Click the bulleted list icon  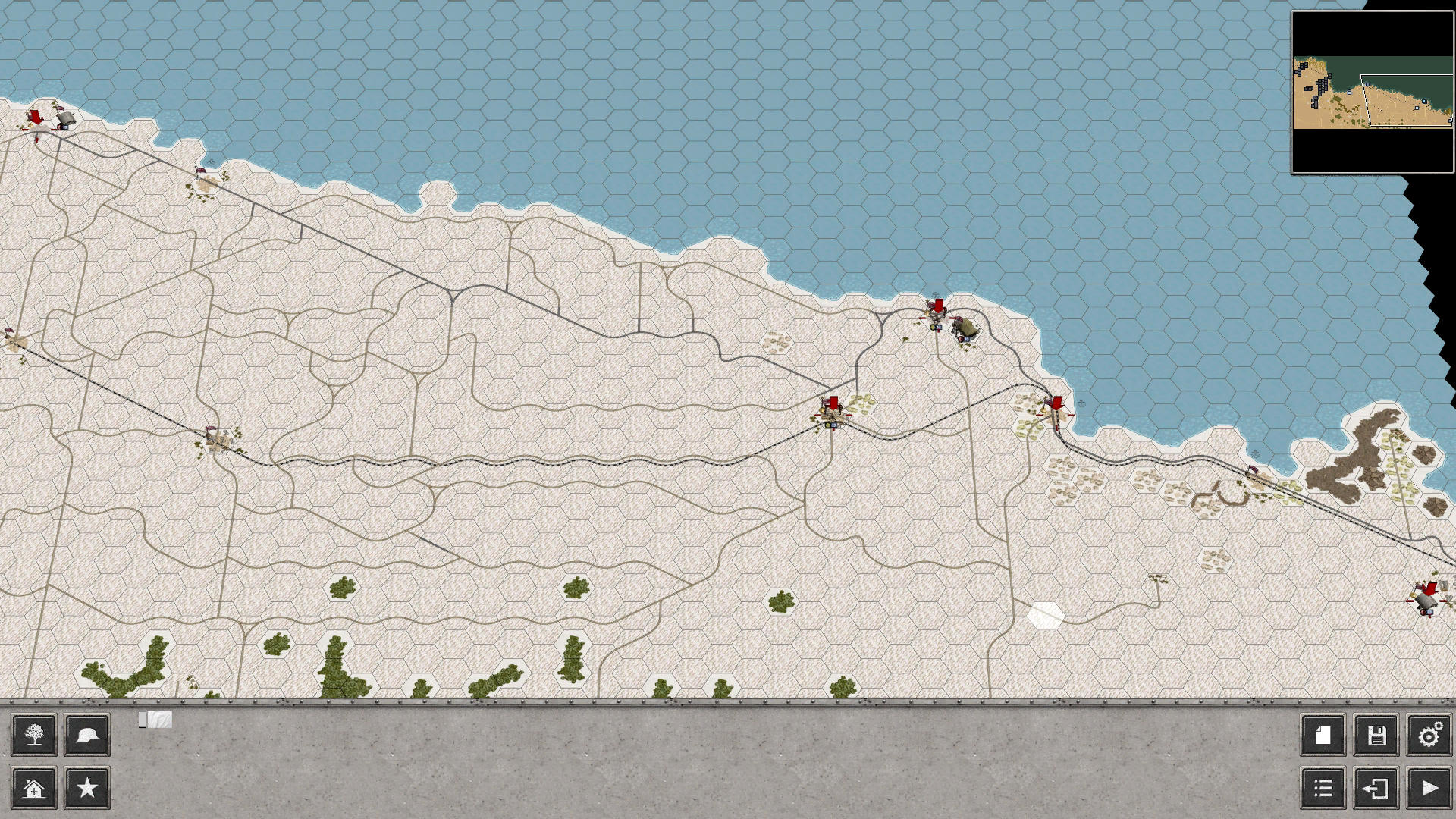pyautogui.click(x=1325, y=788)
